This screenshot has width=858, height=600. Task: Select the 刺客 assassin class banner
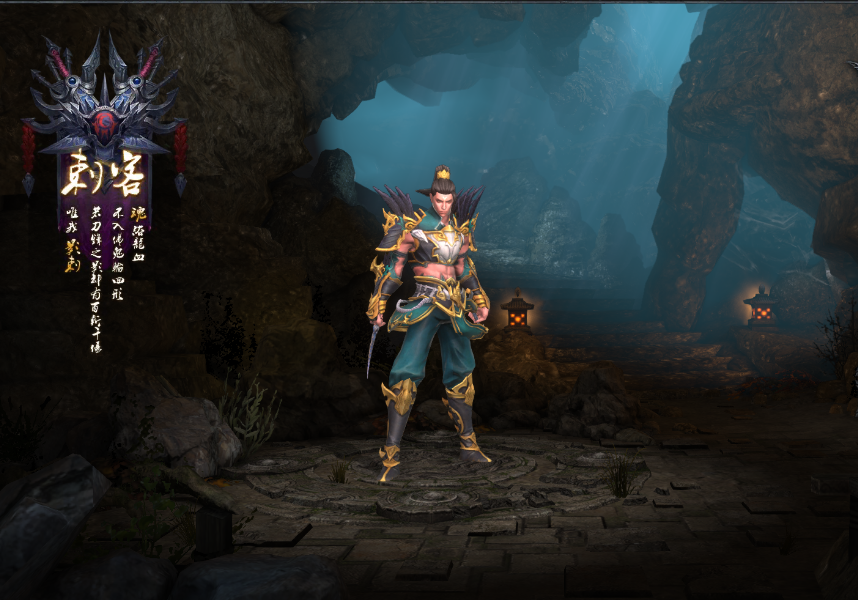[103, 178]
